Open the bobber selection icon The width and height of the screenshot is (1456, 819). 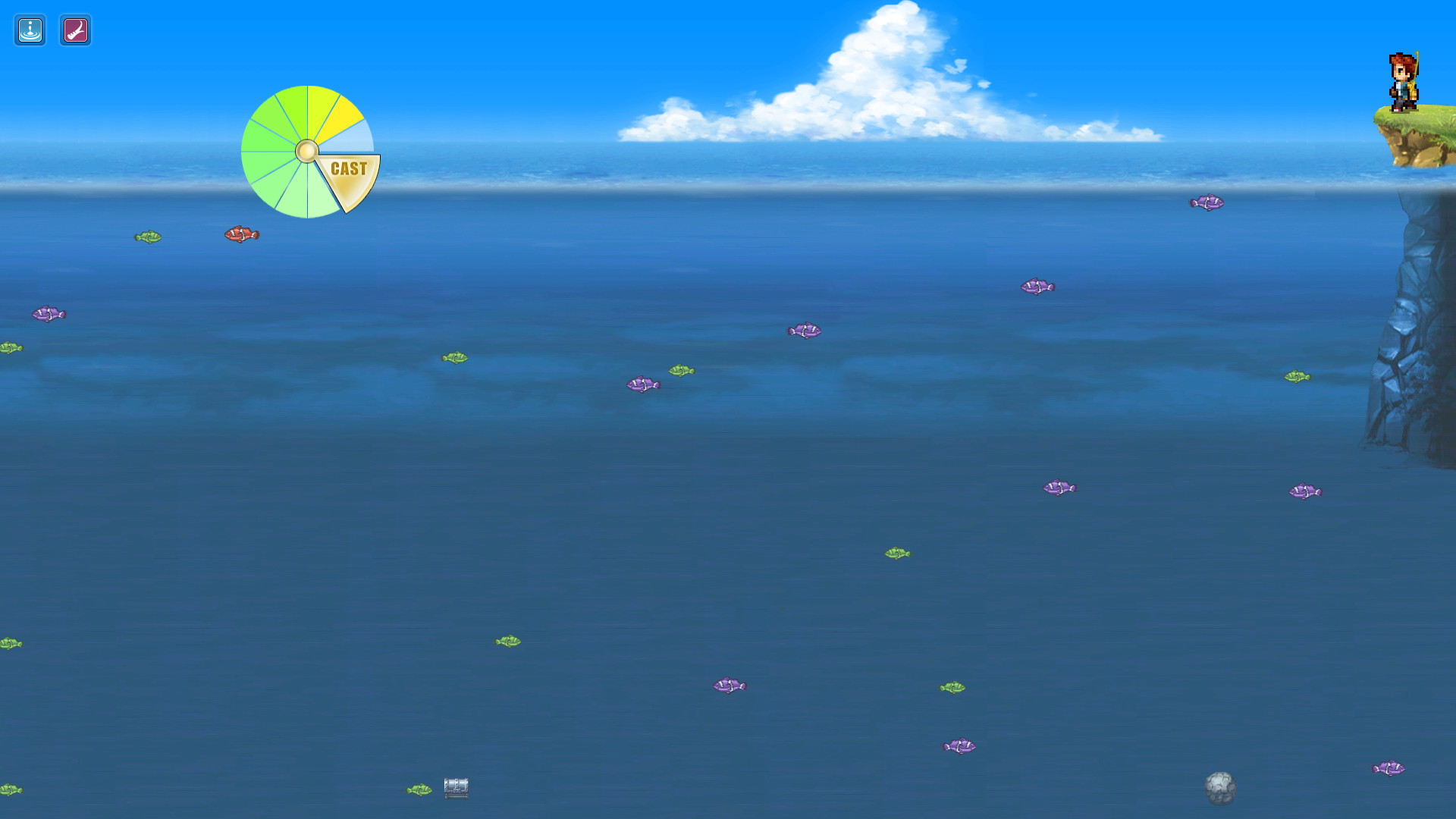pos(29,30)
